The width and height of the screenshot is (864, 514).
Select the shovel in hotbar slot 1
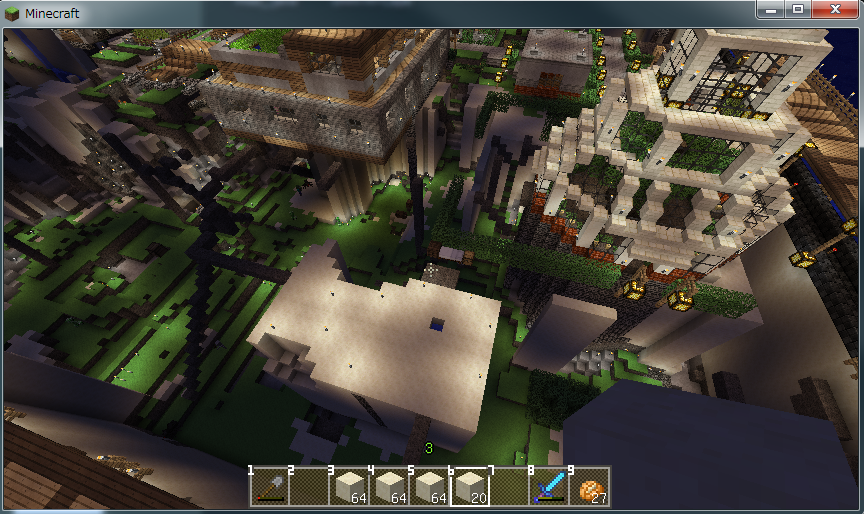pos(269,487)
